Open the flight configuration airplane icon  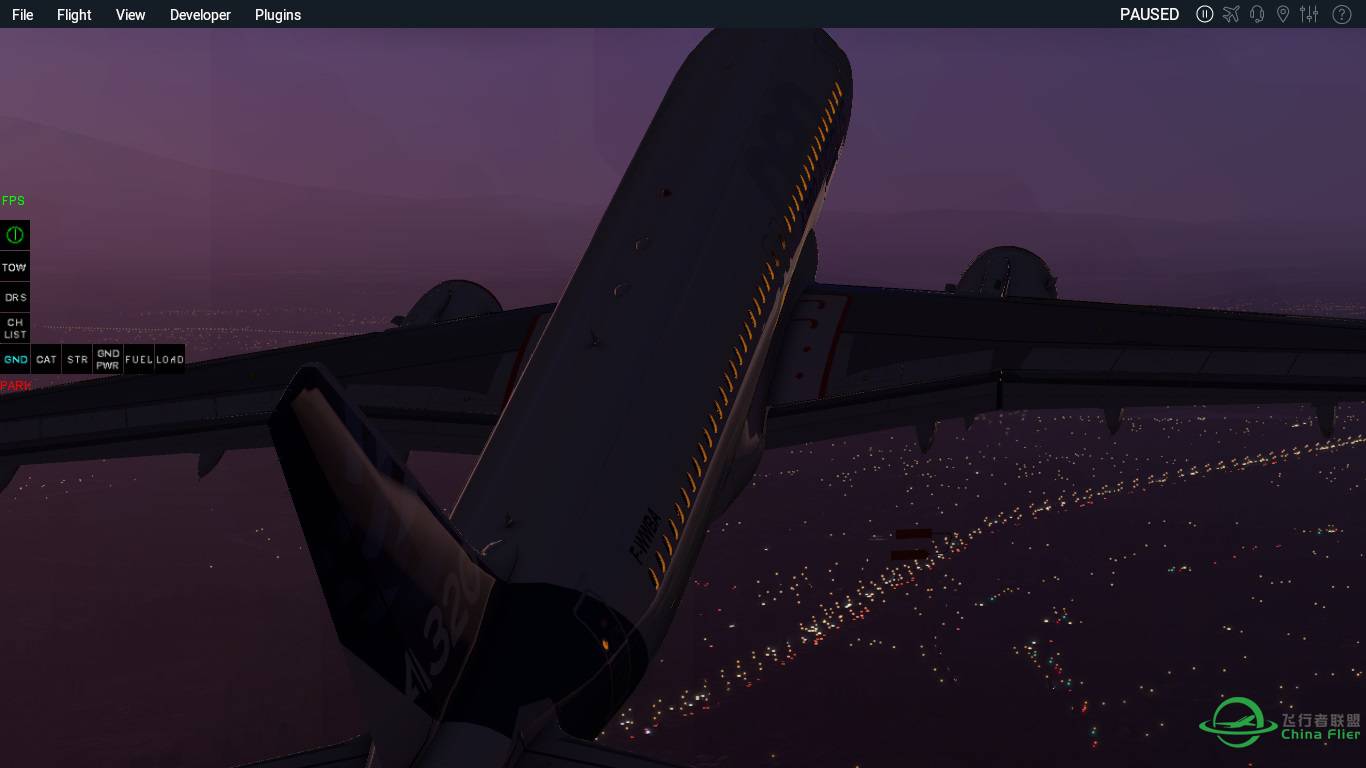click(1231, 14)
